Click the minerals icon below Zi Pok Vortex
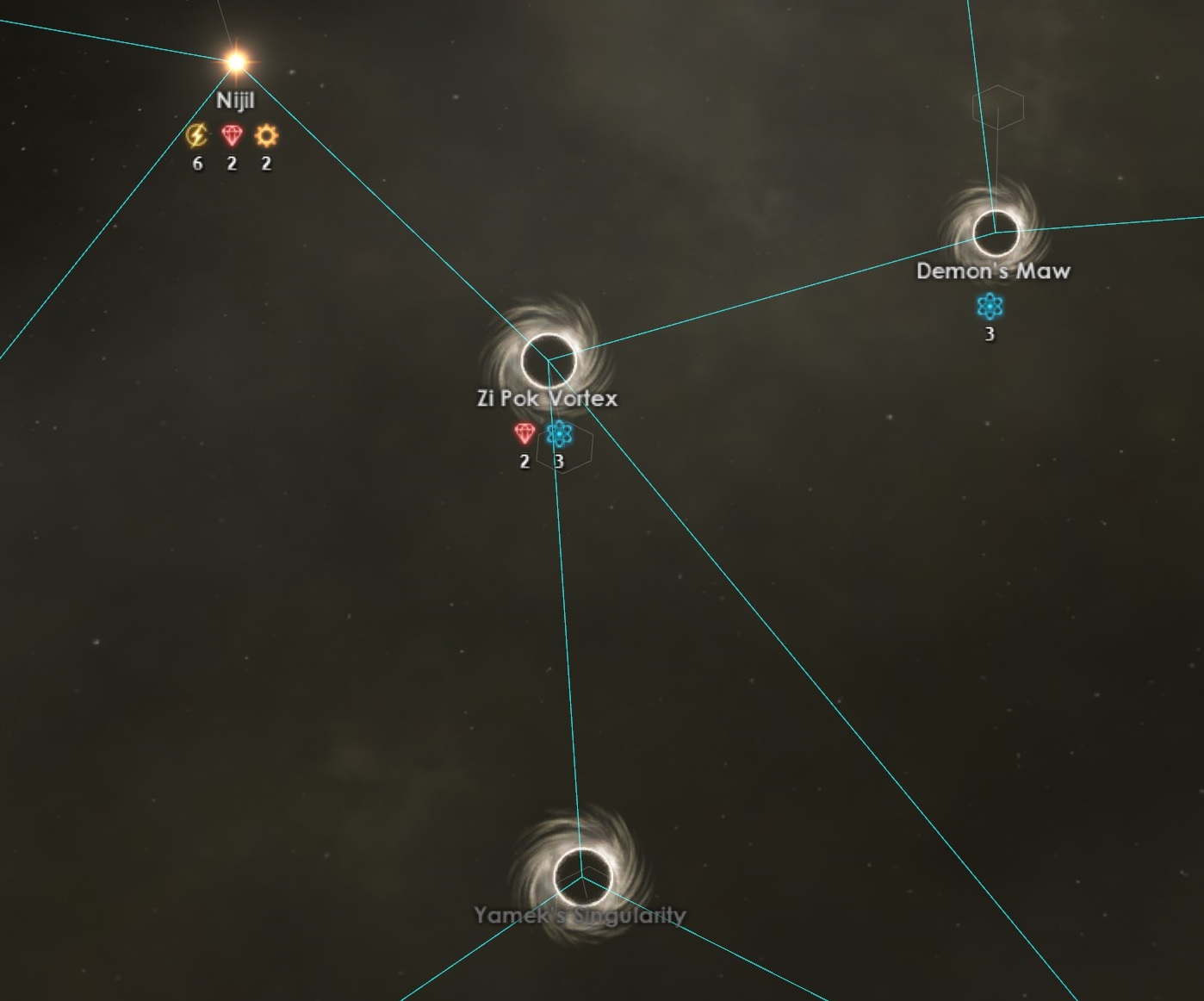1204x1001 pixels. [x=524, y=433]
